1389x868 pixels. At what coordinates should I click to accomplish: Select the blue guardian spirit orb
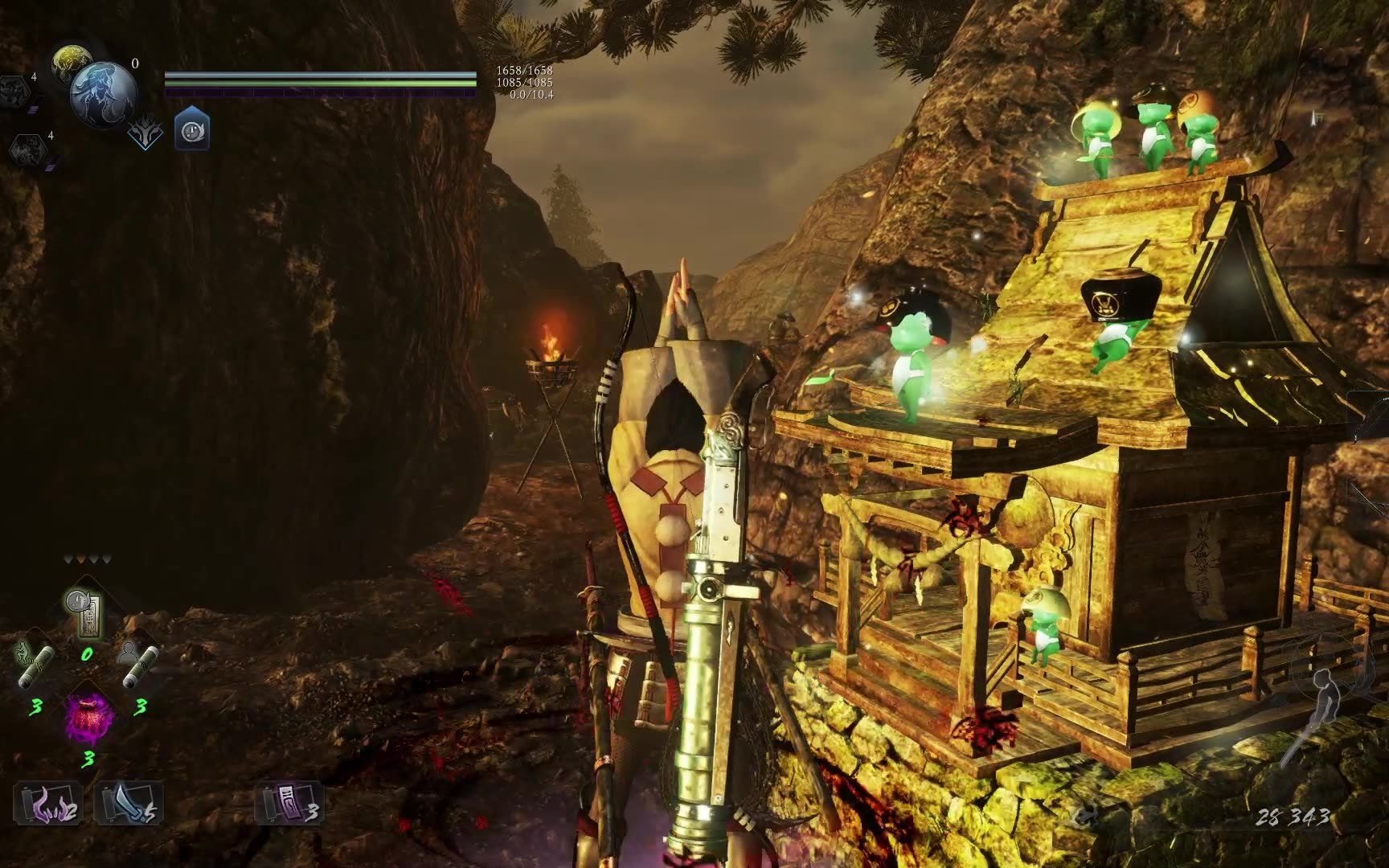(x=103, y=95)
